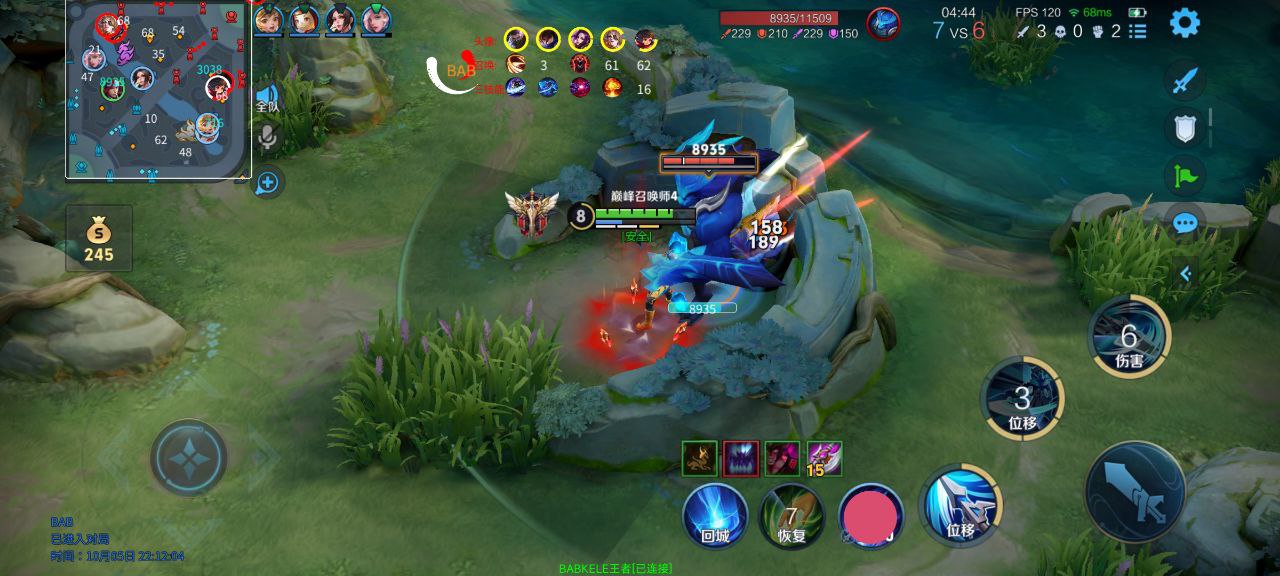Activate the 回城 recall skill
1280x576 pixels.
[715, 516]
